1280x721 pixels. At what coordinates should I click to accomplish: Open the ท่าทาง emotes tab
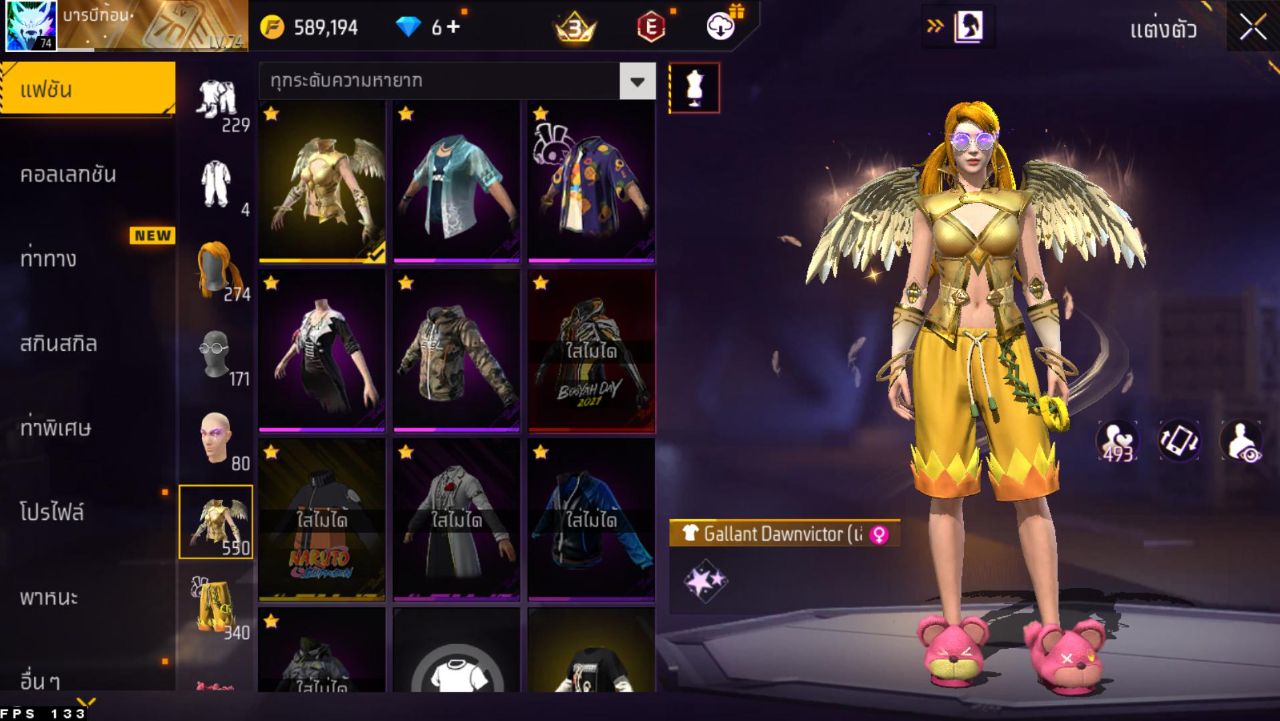[50, 260]
